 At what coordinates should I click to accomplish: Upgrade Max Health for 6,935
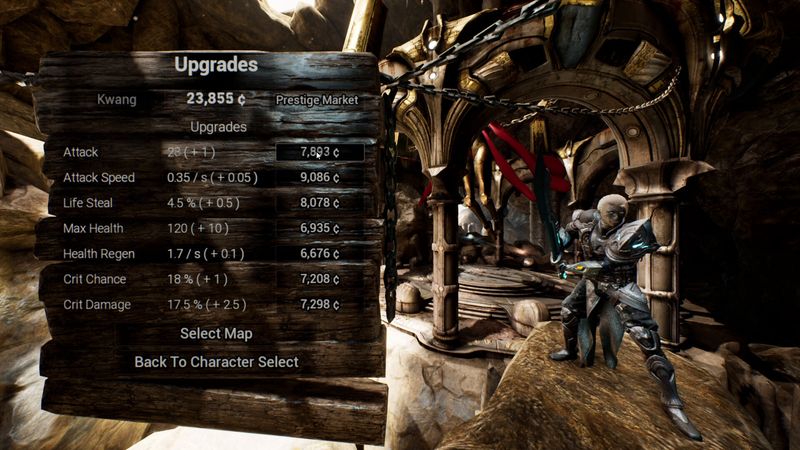[320, 229]
